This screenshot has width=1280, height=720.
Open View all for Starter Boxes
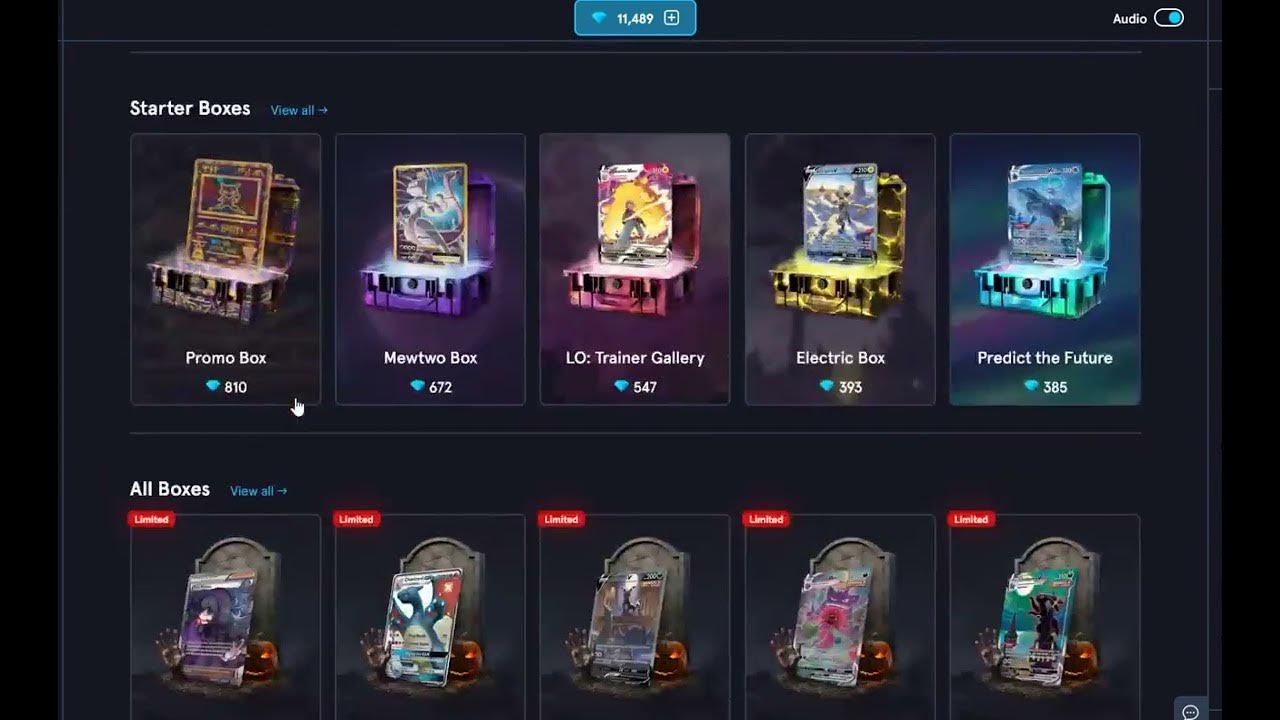click(297, 110)
